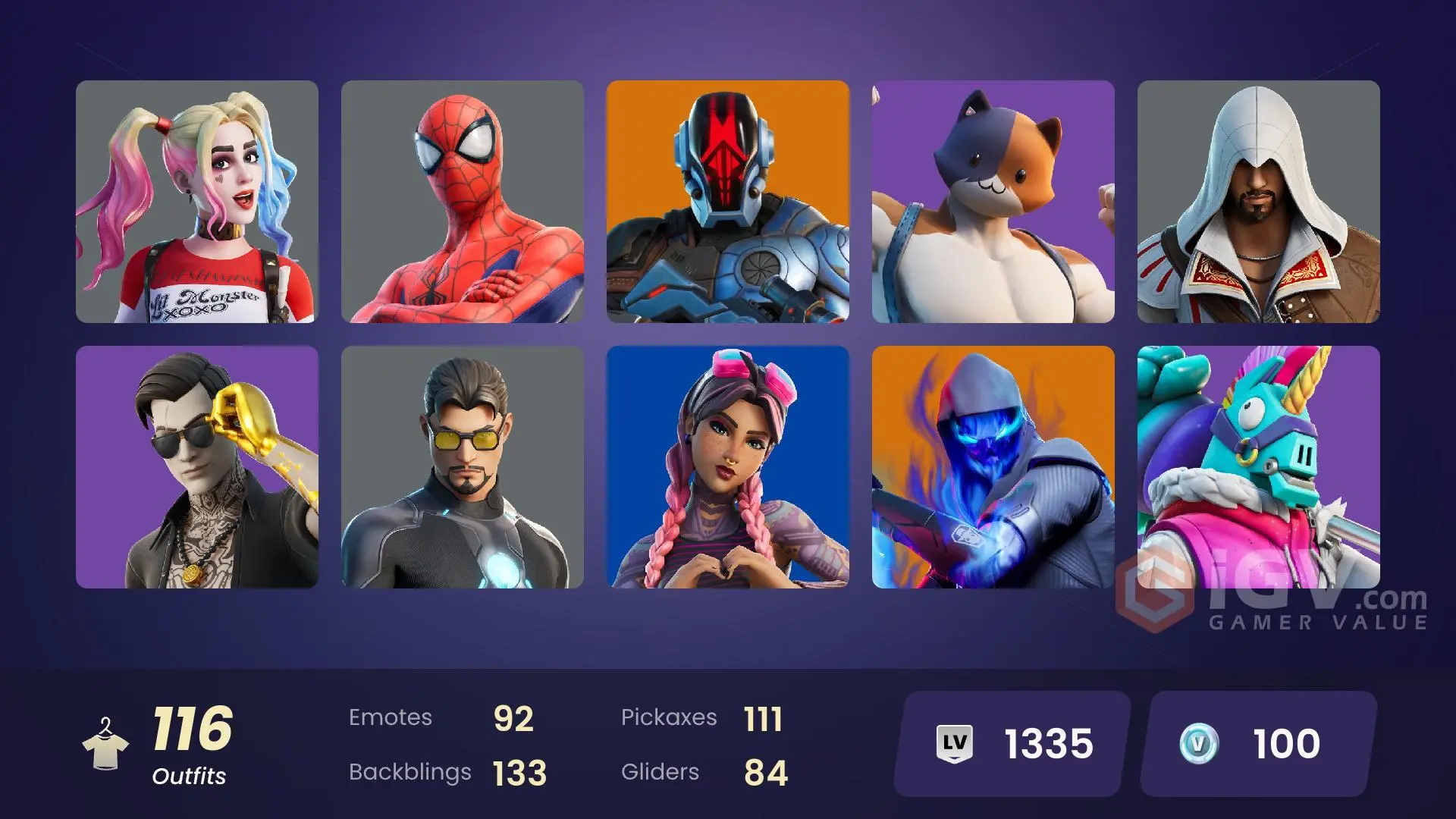Select the Ezio hooded assassin thumbnail

tap(1259, 202)
